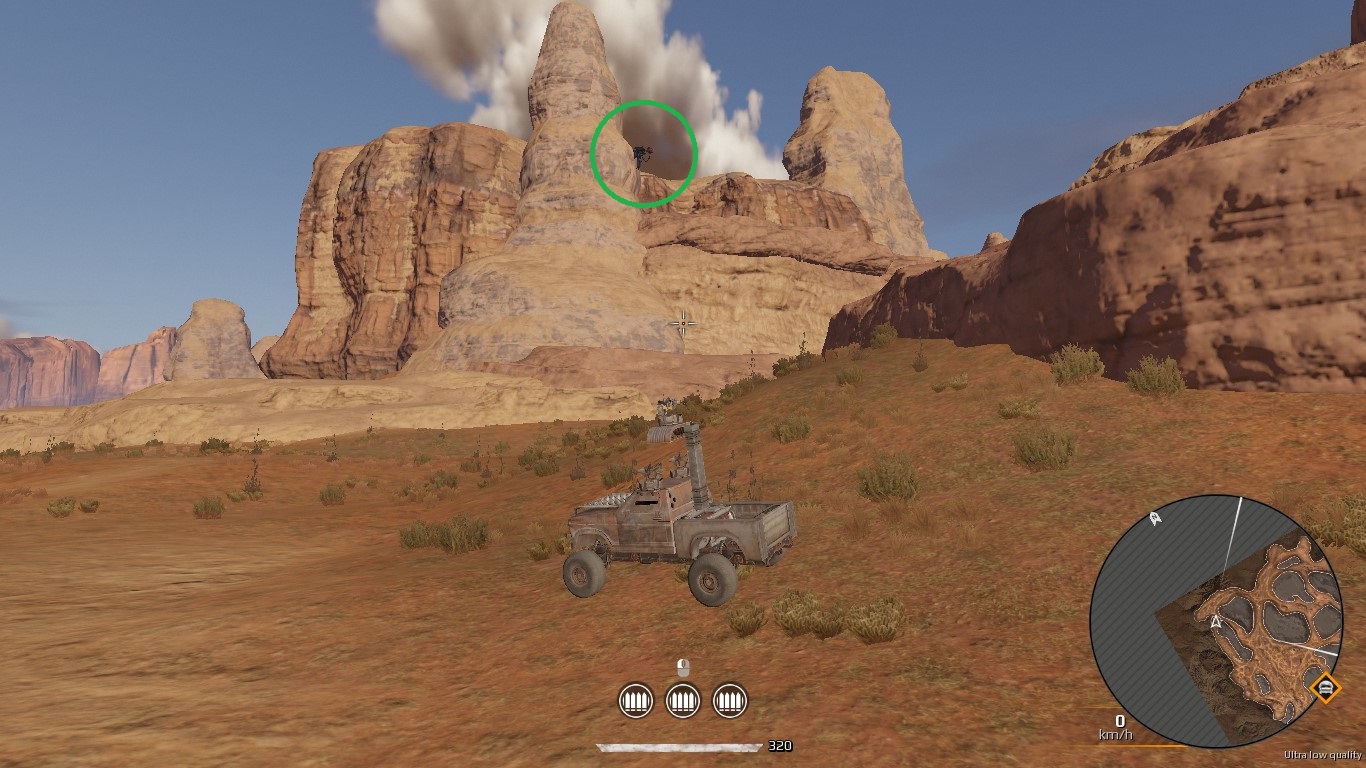Click the circular minimap

pyautogui.click(x=1217, y=621)
